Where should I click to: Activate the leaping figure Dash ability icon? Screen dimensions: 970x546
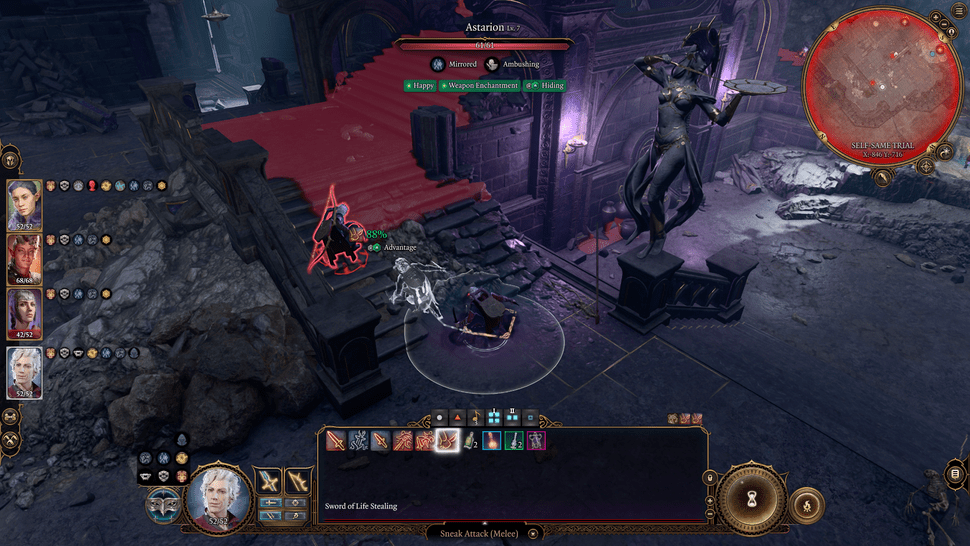(358, 440)
